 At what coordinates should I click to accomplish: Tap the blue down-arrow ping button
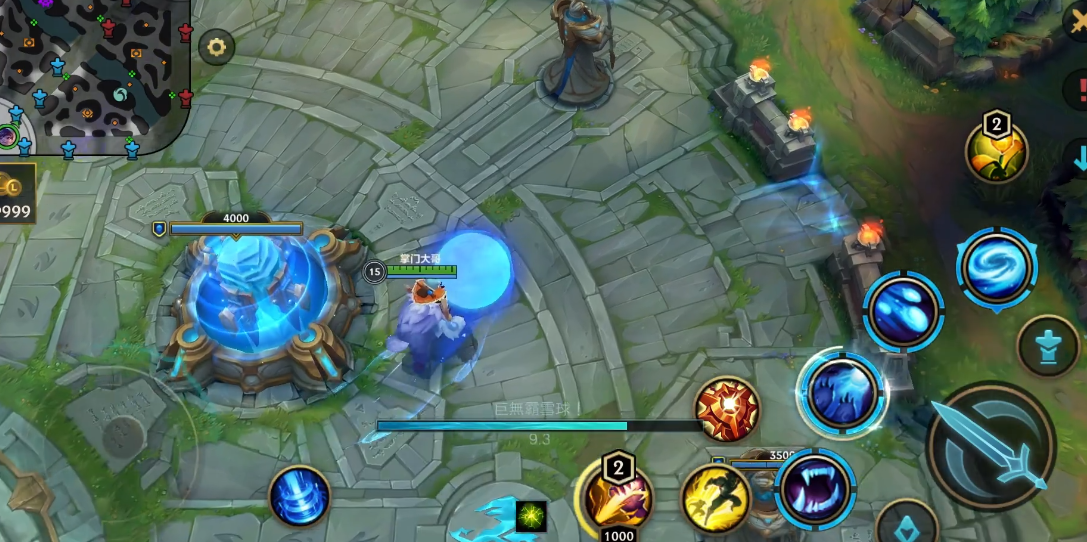[1079, 157]
